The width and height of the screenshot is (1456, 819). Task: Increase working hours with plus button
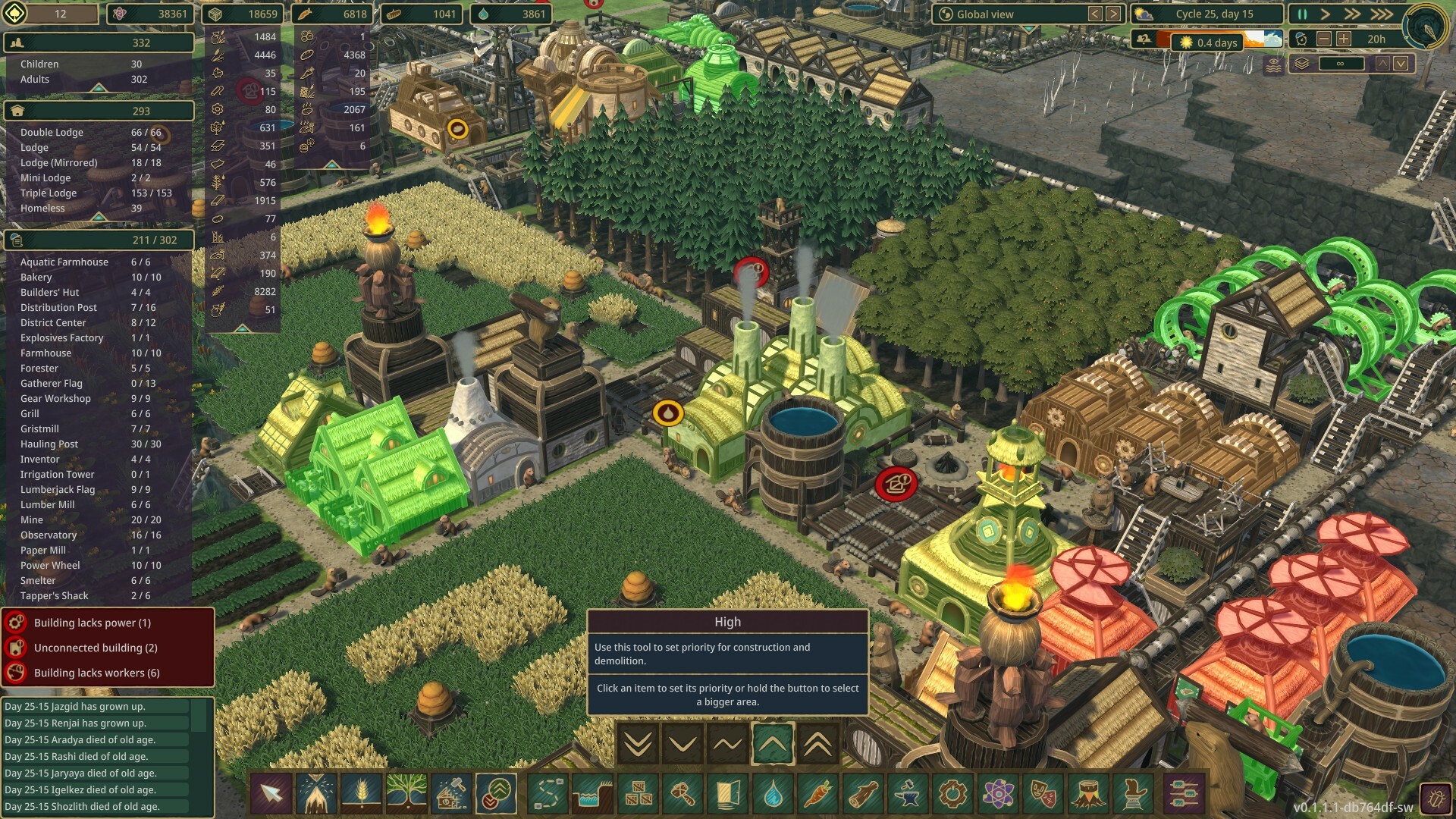click(x=1344, y=39)
